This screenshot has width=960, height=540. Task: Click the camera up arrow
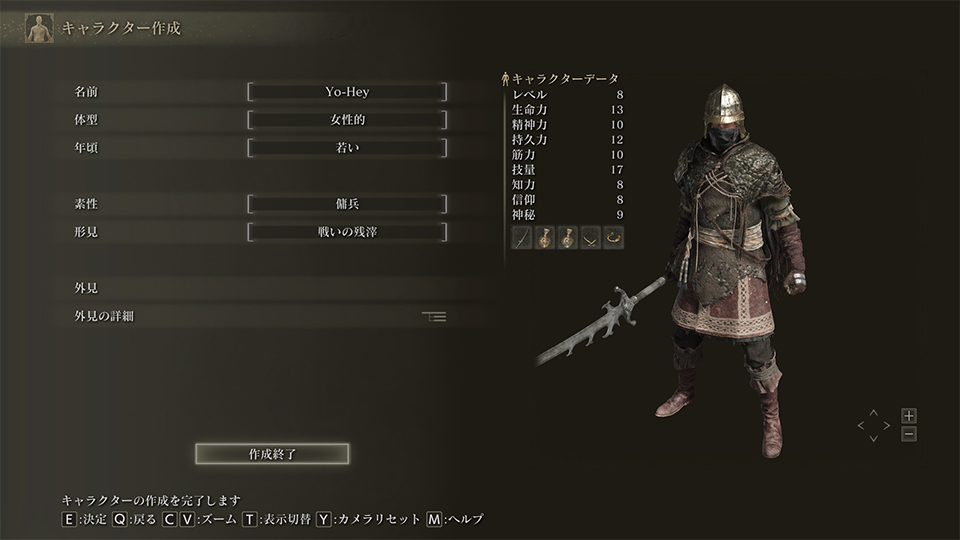(x=873, y=412)
